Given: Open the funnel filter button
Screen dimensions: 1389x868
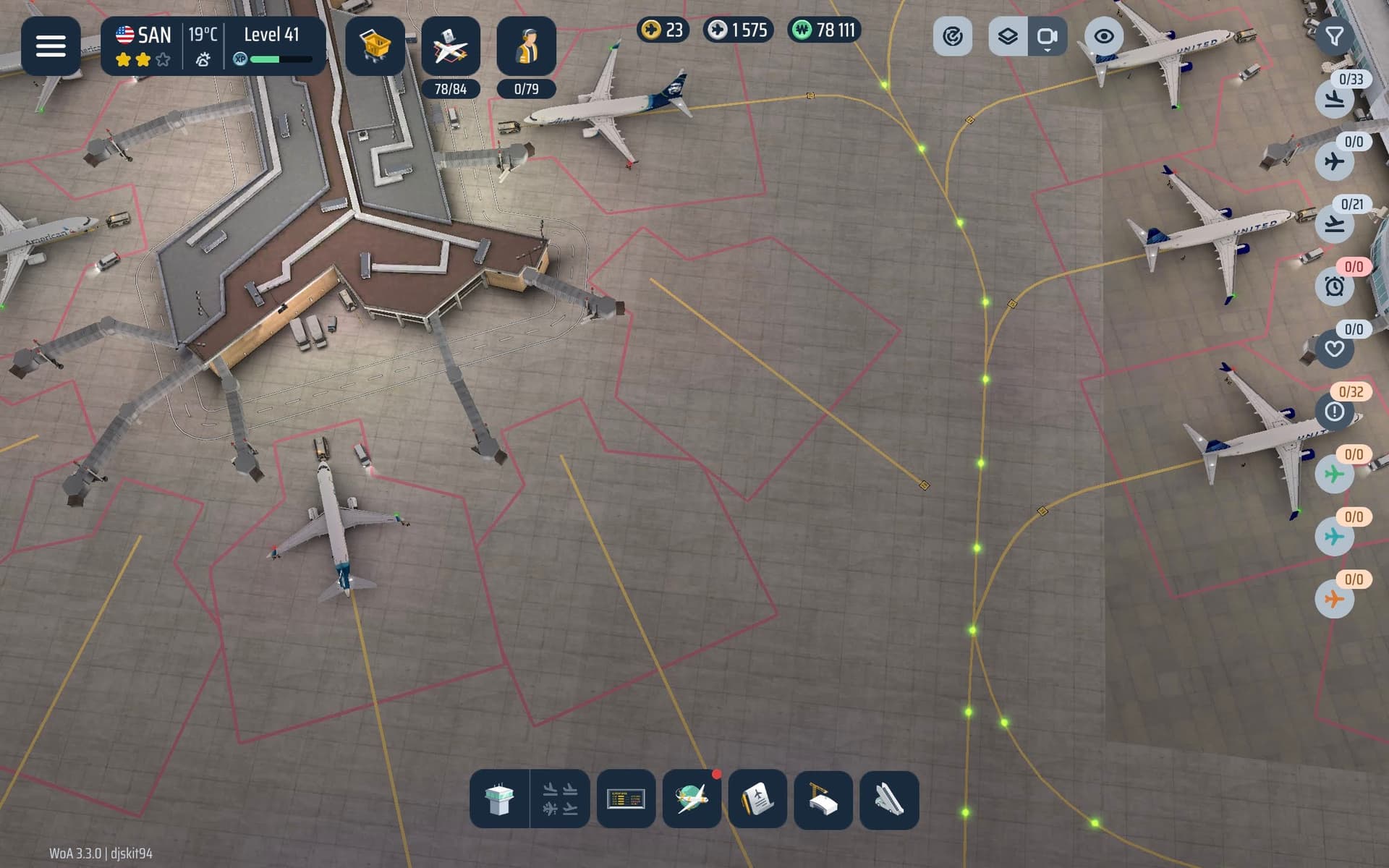Looking at the screenshot, I should click(x=1334, y=36).
